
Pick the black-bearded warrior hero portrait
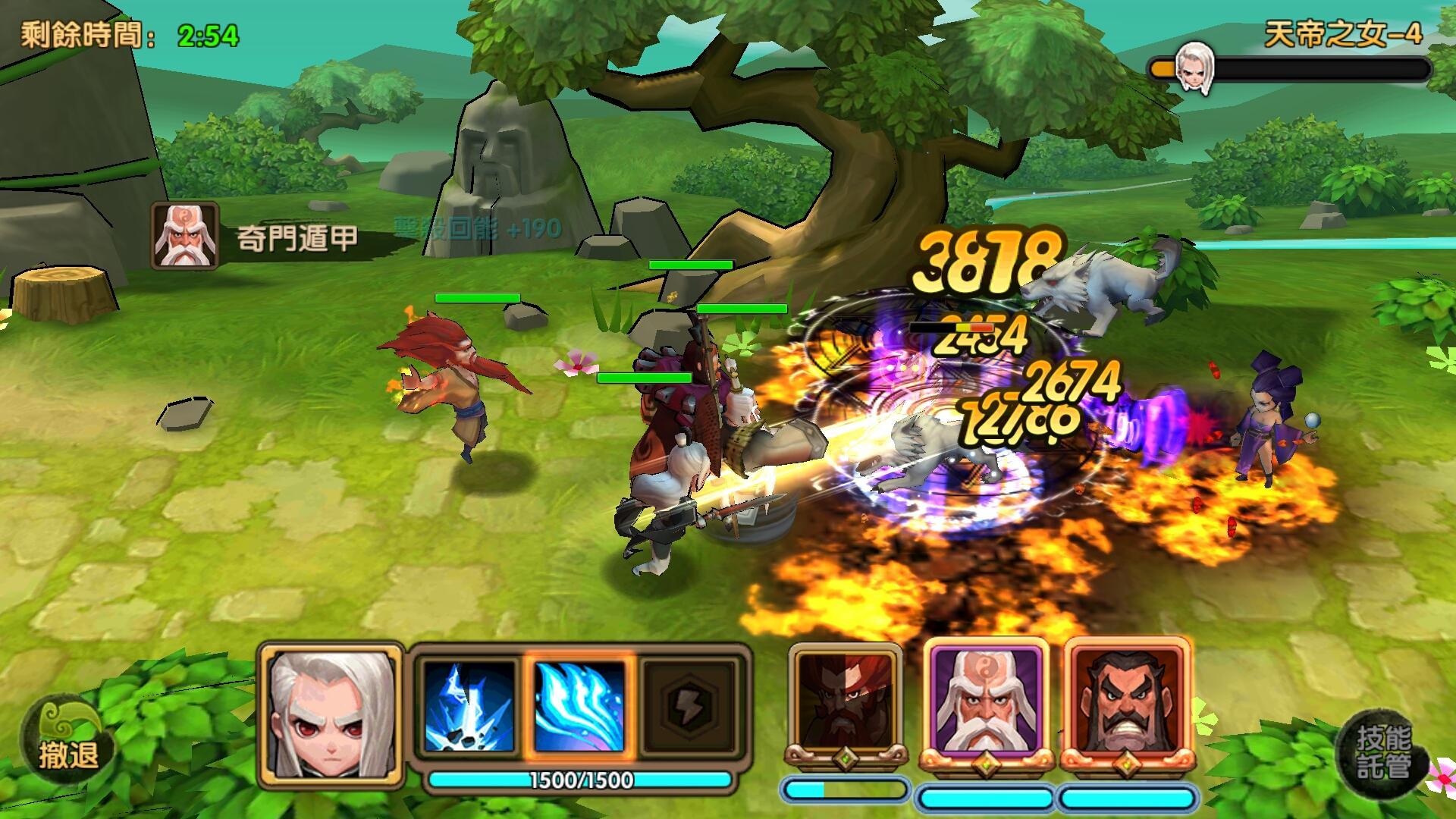[x=1125, y=701]
